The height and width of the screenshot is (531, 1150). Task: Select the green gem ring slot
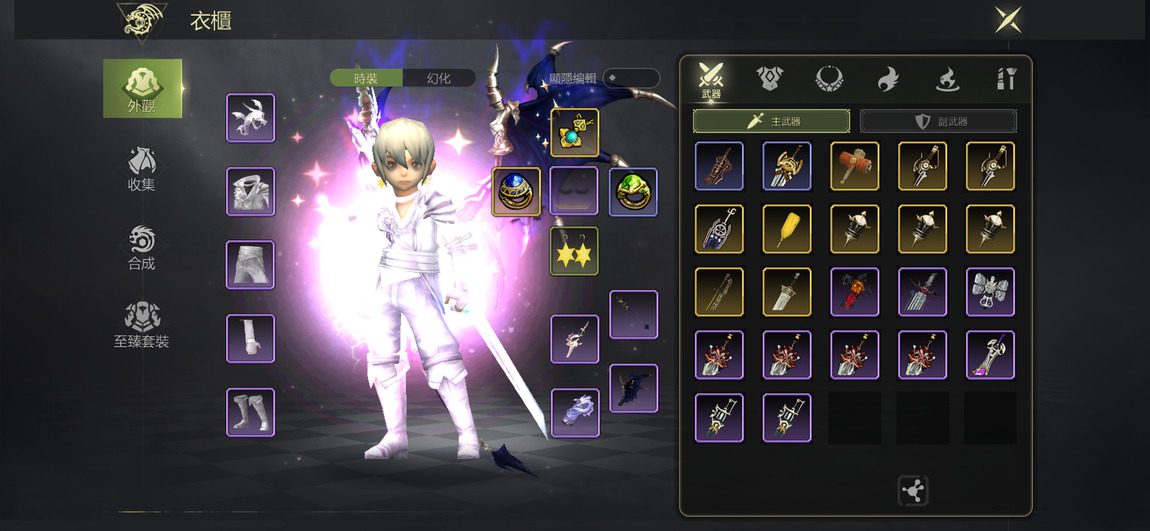[633, 191]
